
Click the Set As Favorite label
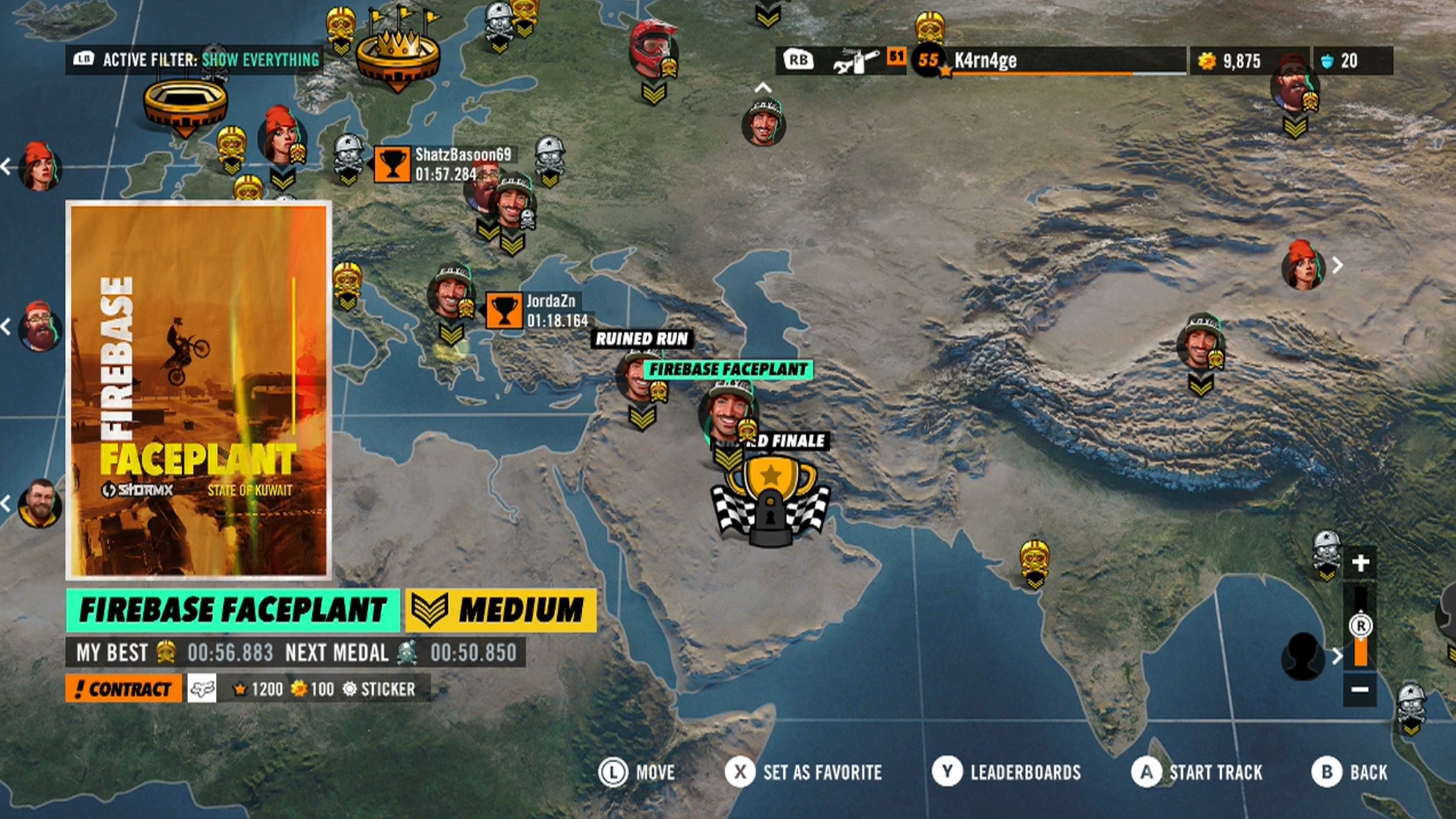click(x=822, y=772)
